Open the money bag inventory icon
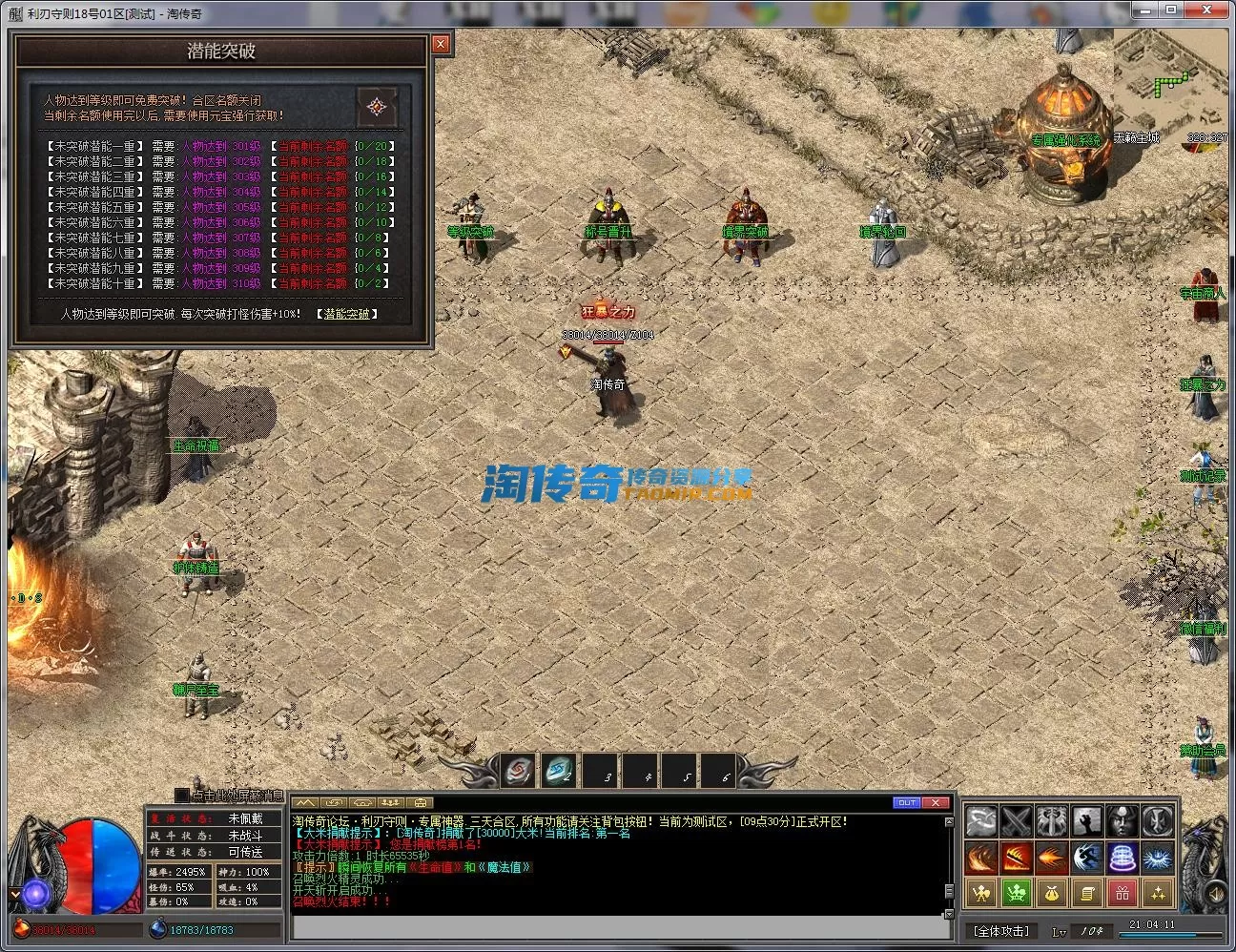The width and height of the screenshot is (1236, 952). click(1051, 893)
